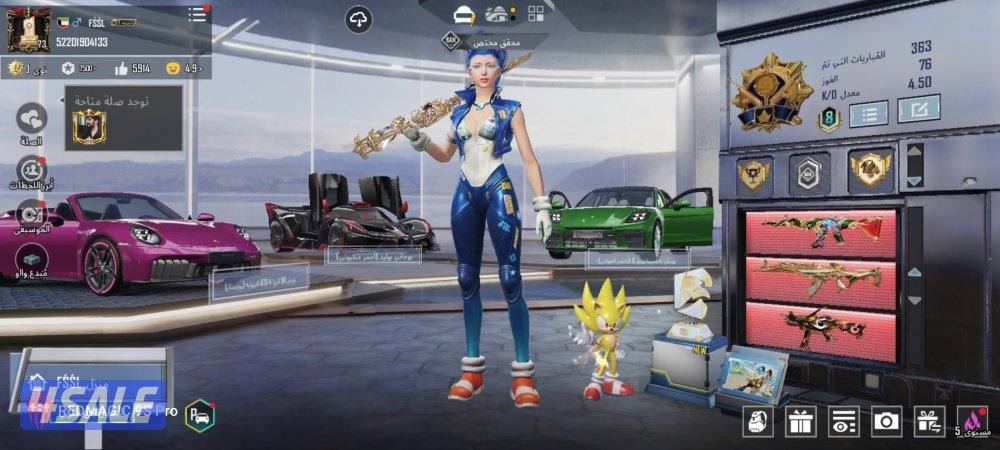The height and width of the screenshot is (450, 1000).
Task: Switch to the home and plane tab
Action: [498, 14]
